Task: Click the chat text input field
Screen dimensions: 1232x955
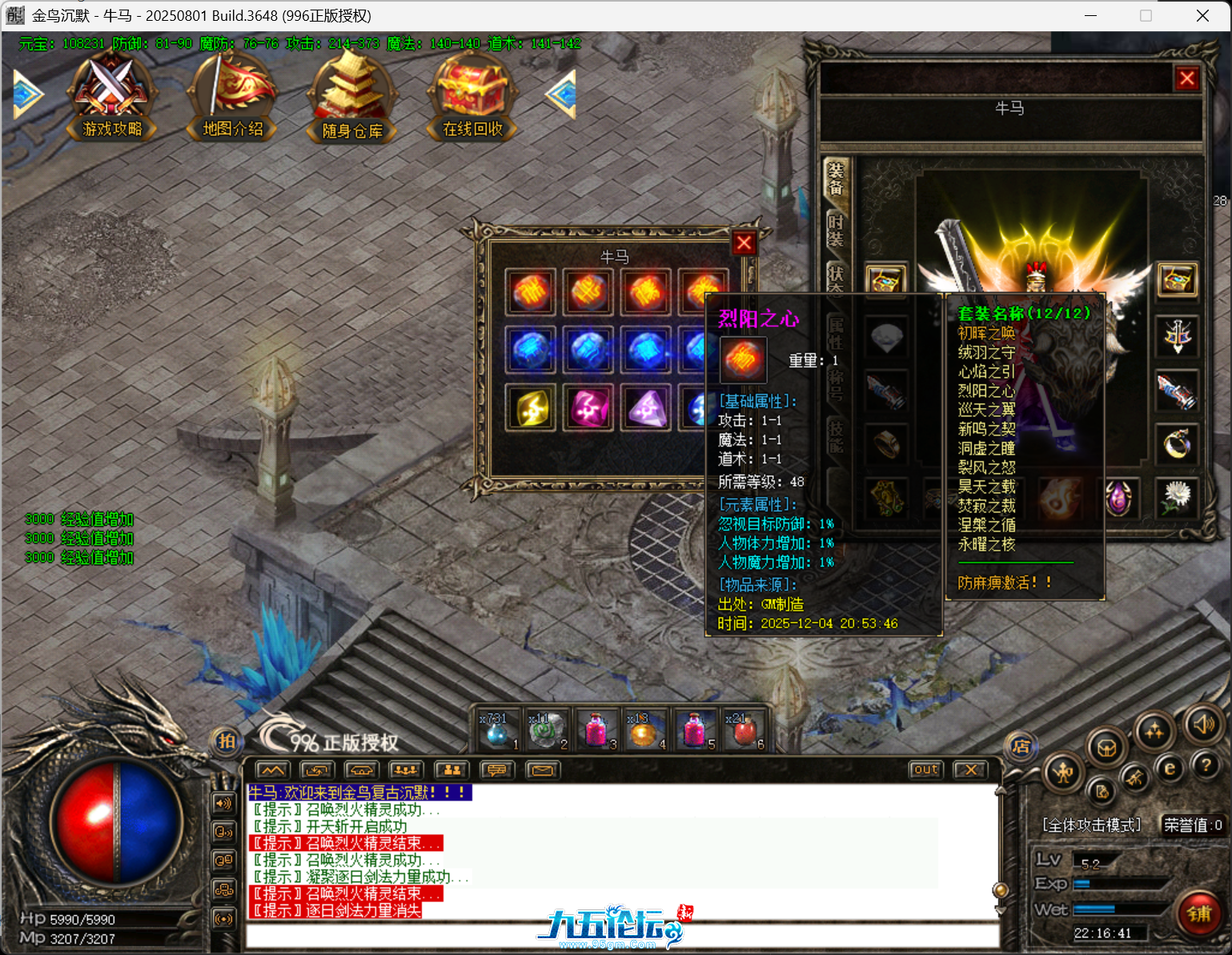Action: [621, 935]
